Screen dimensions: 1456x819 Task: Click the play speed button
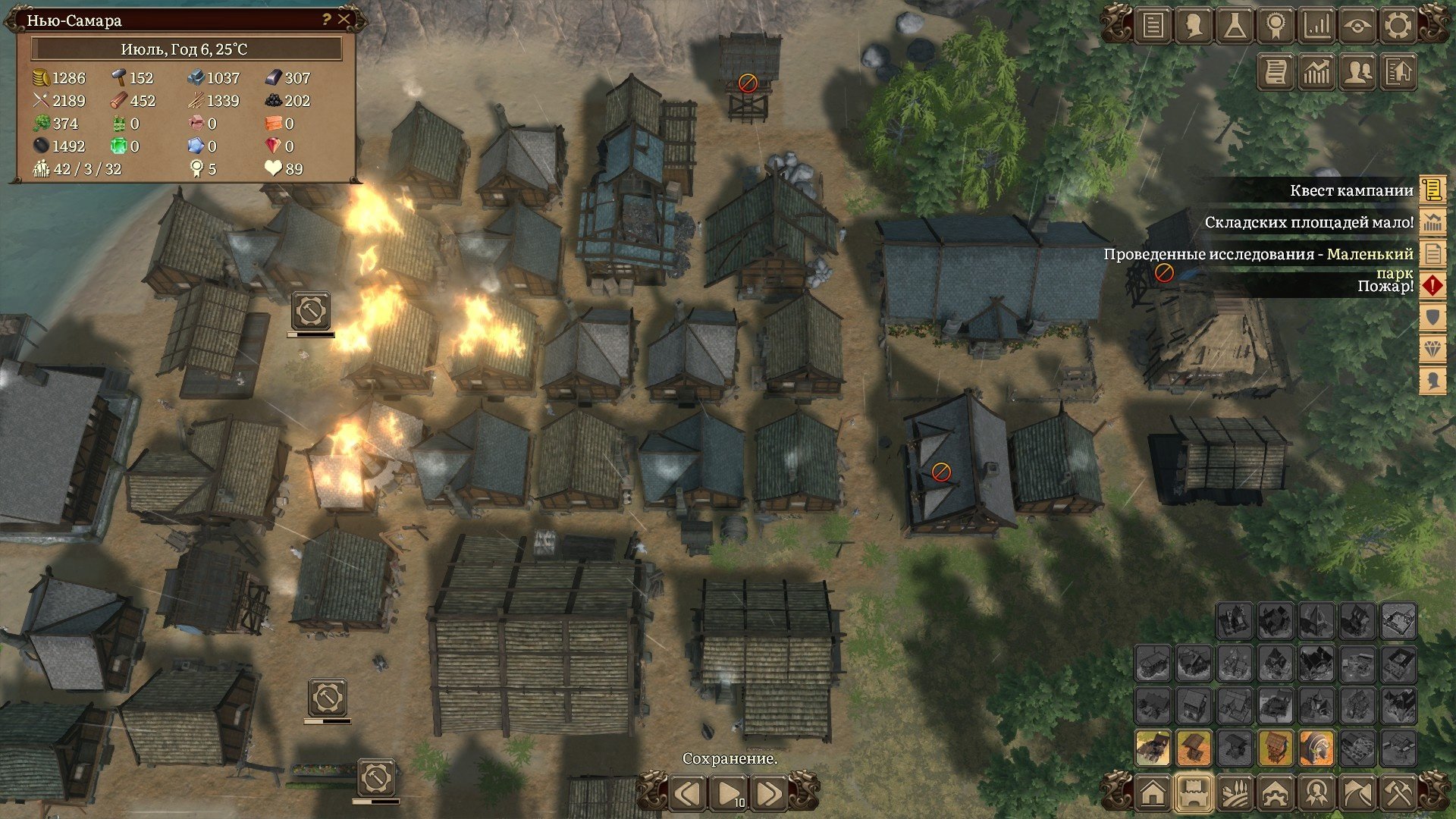[x=728, y=794]
